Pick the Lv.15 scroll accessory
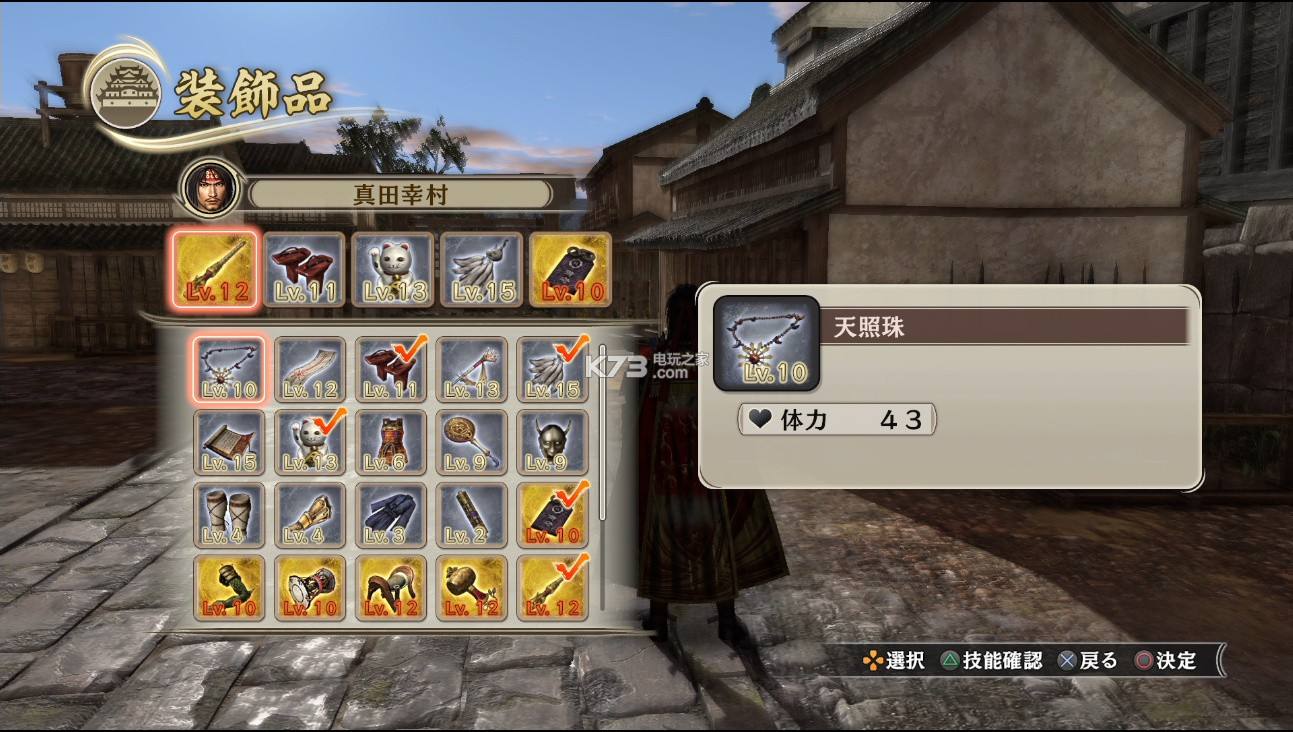The image size is (1293, 732). 230,442
